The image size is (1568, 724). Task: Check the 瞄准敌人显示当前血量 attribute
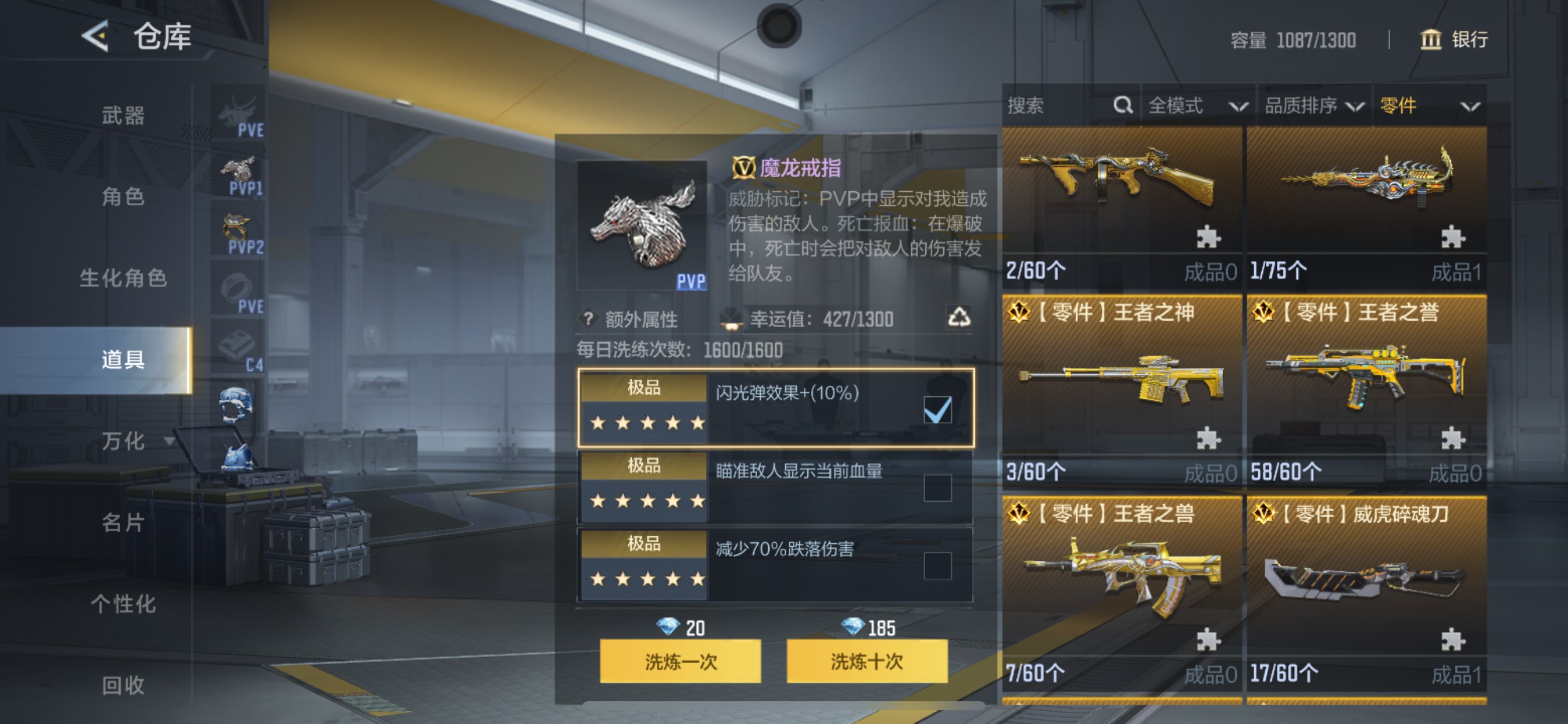pyautogui.click(x=939, y=488)
